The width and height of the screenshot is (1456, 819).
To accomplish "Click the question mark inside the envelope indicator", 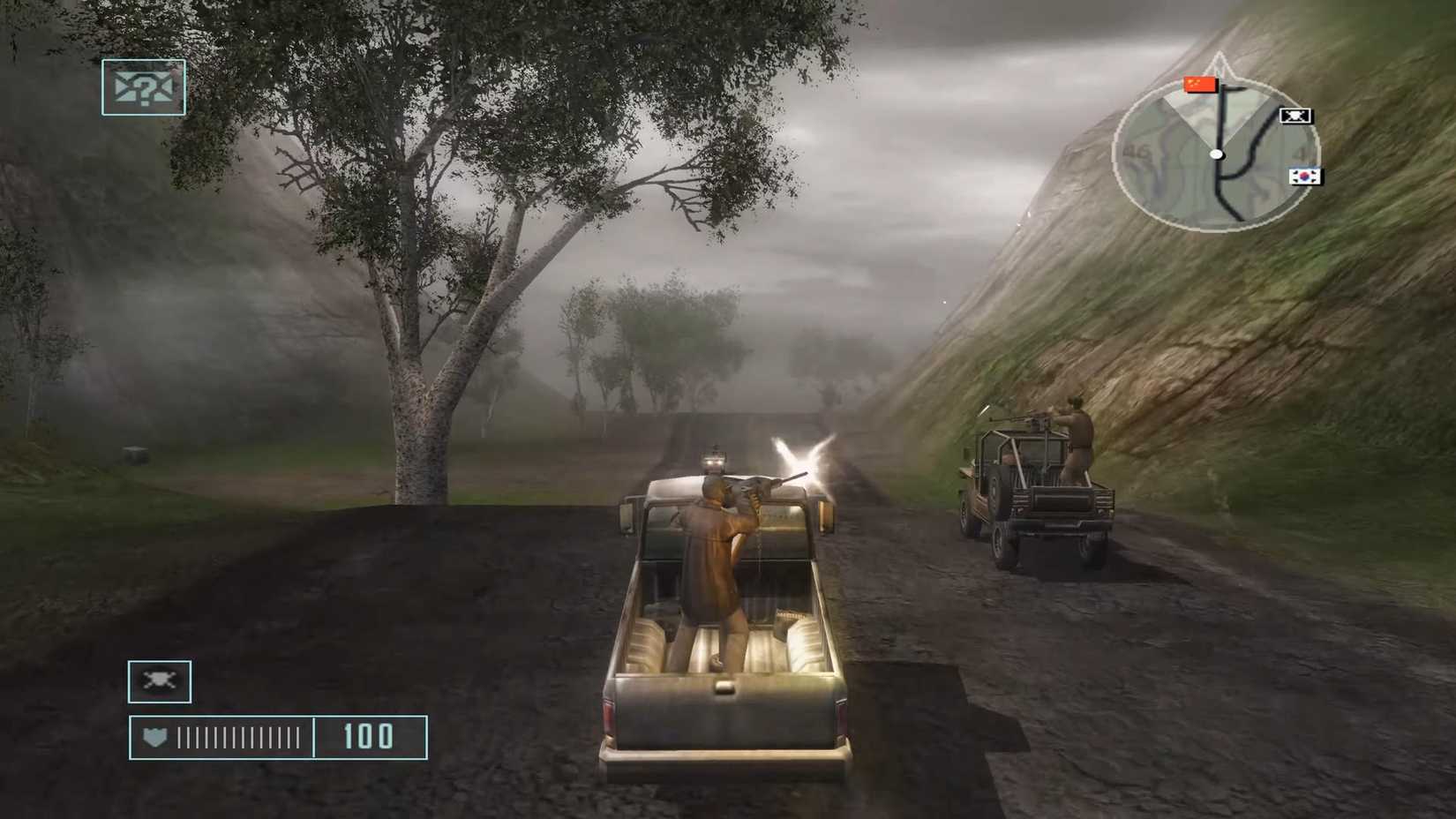I will tap(146, 88).
